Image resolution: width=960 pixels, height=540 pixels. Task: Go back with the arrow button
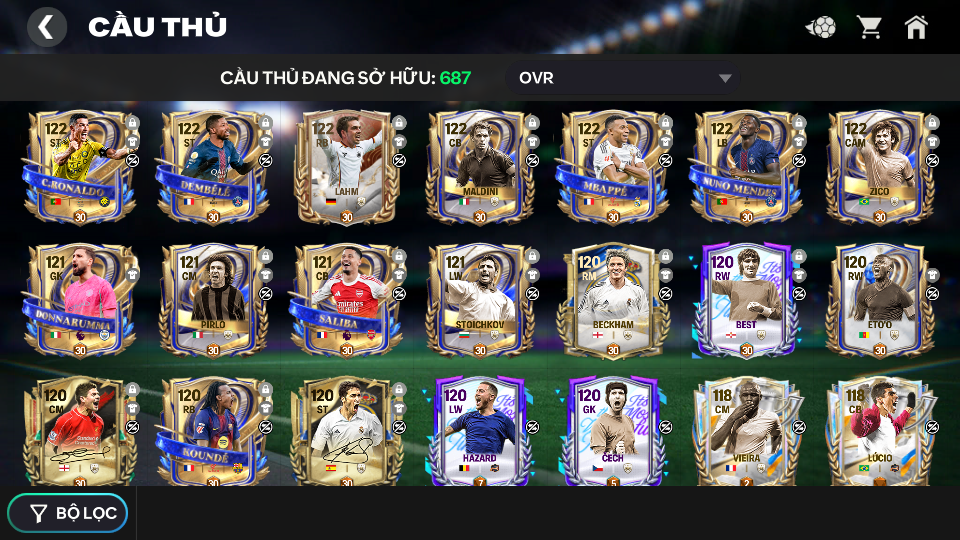coord(46,27)
